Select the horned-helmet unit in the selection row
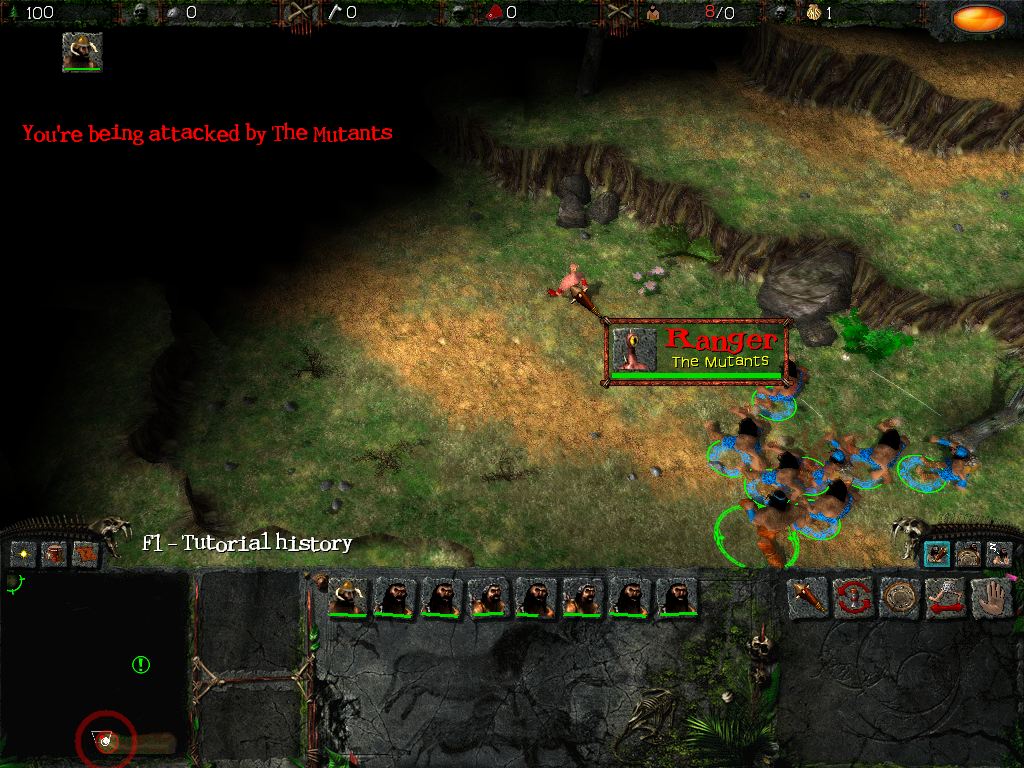Viewport: 1024px width, 768px height. pos(346,598)
